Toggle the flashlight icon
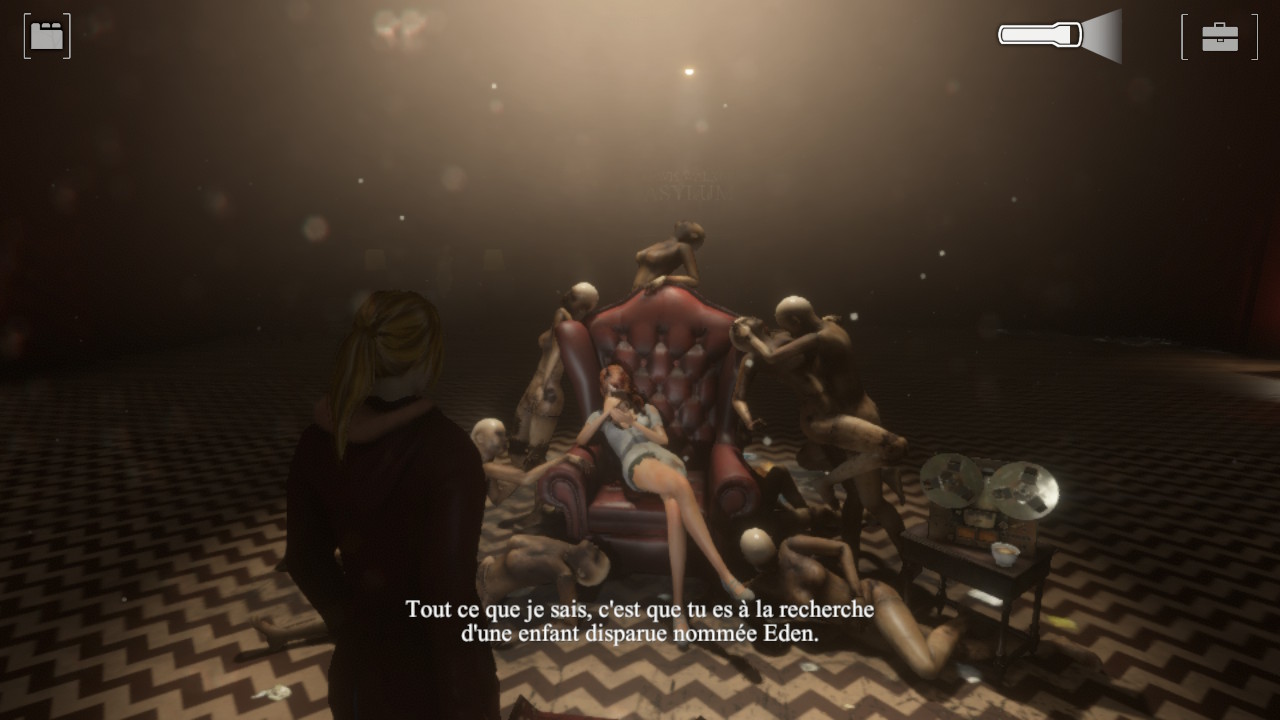This screenshot has height=720, width=1280. (1059, 36)
